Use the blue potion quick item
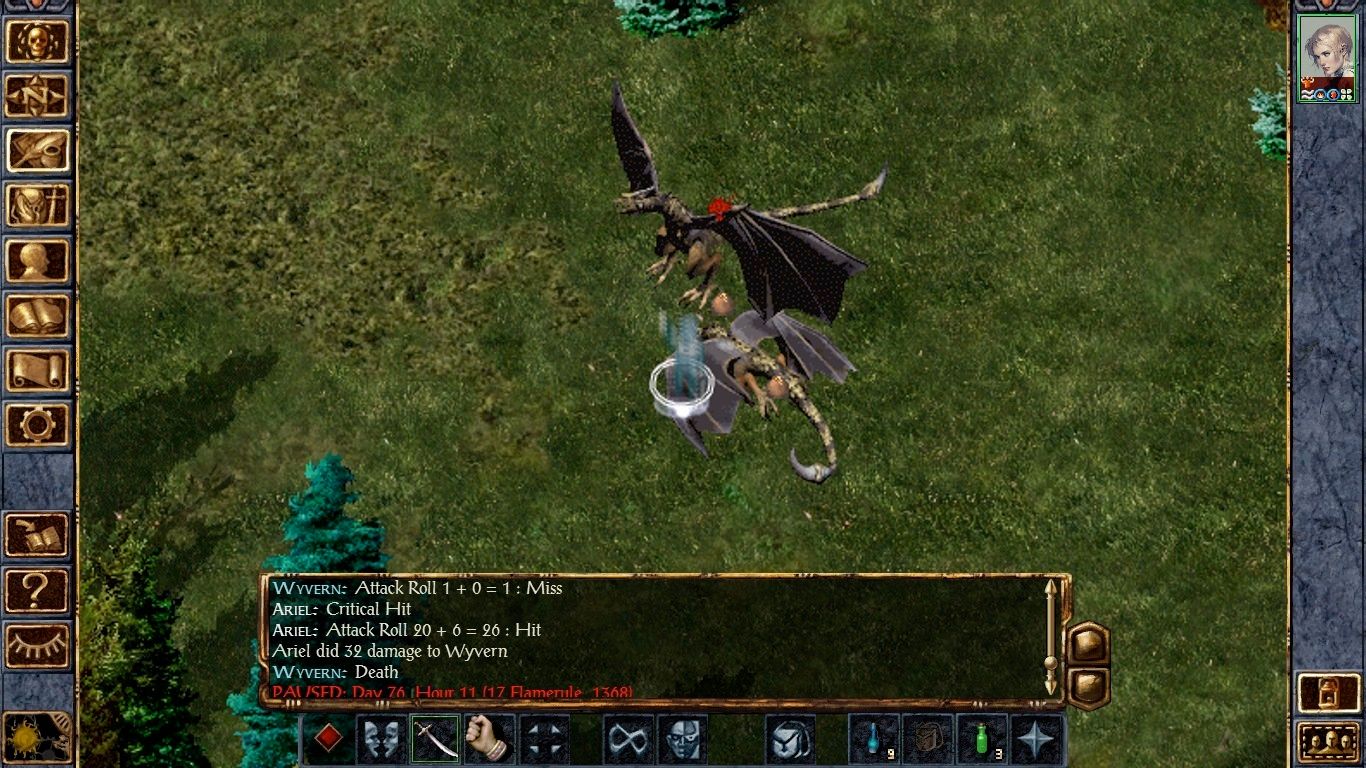This screenshot has width=1366, height=768. pyautogui.click(x=871, y=738)
